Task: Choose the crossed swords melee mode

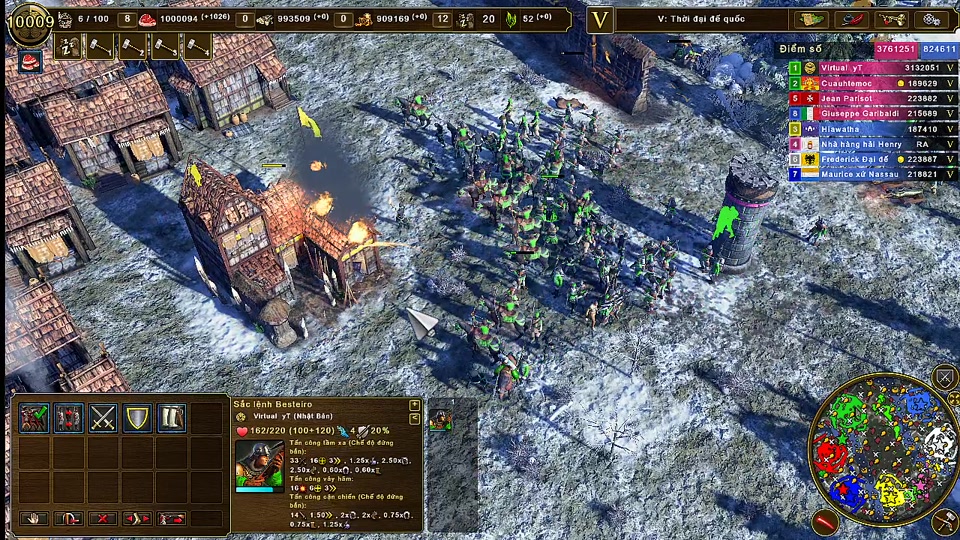Action: [103, 418]
